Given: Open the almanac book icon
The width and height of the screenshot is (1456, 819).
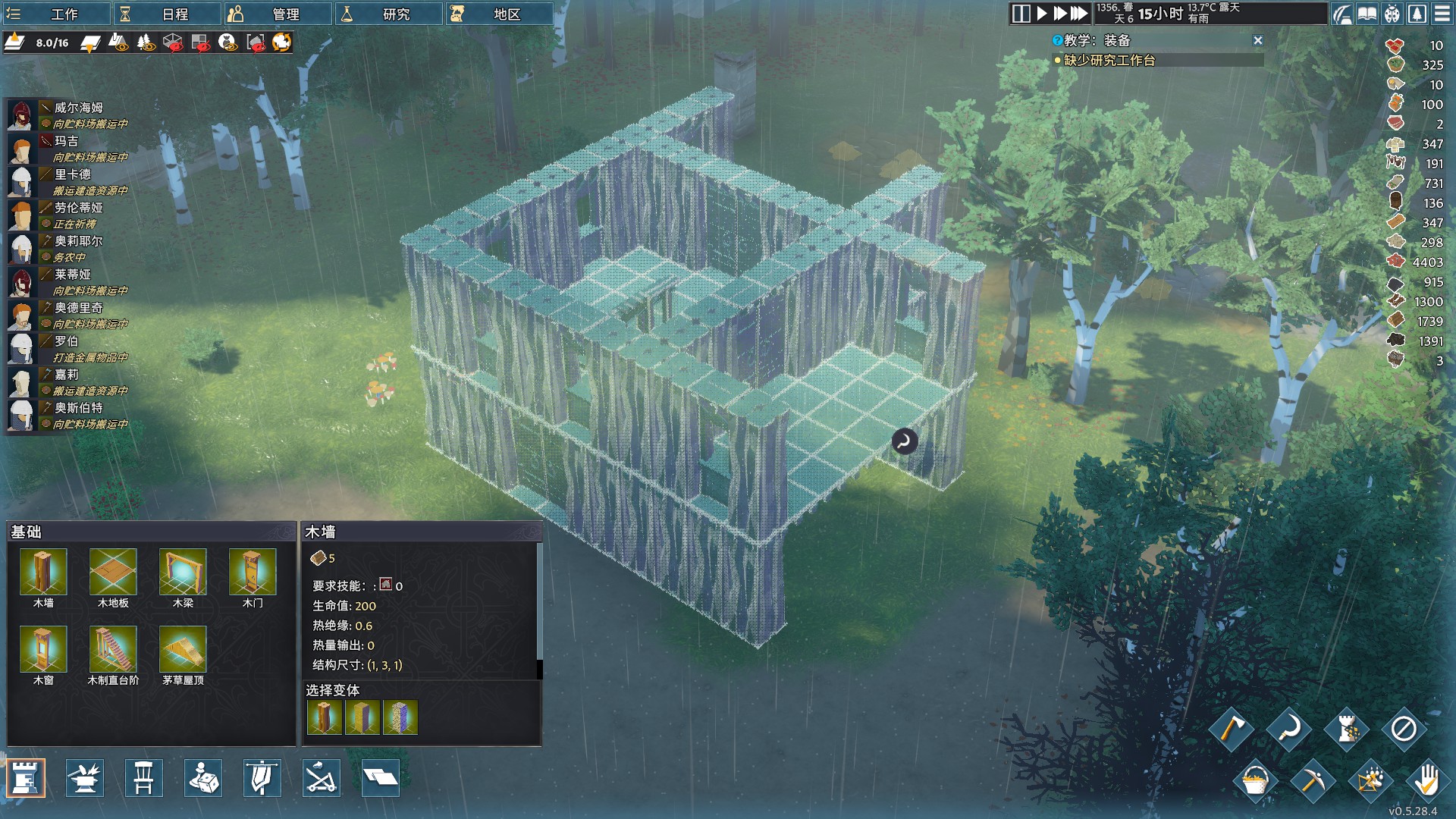Looking at the screenshot, I should [1367, 14].
